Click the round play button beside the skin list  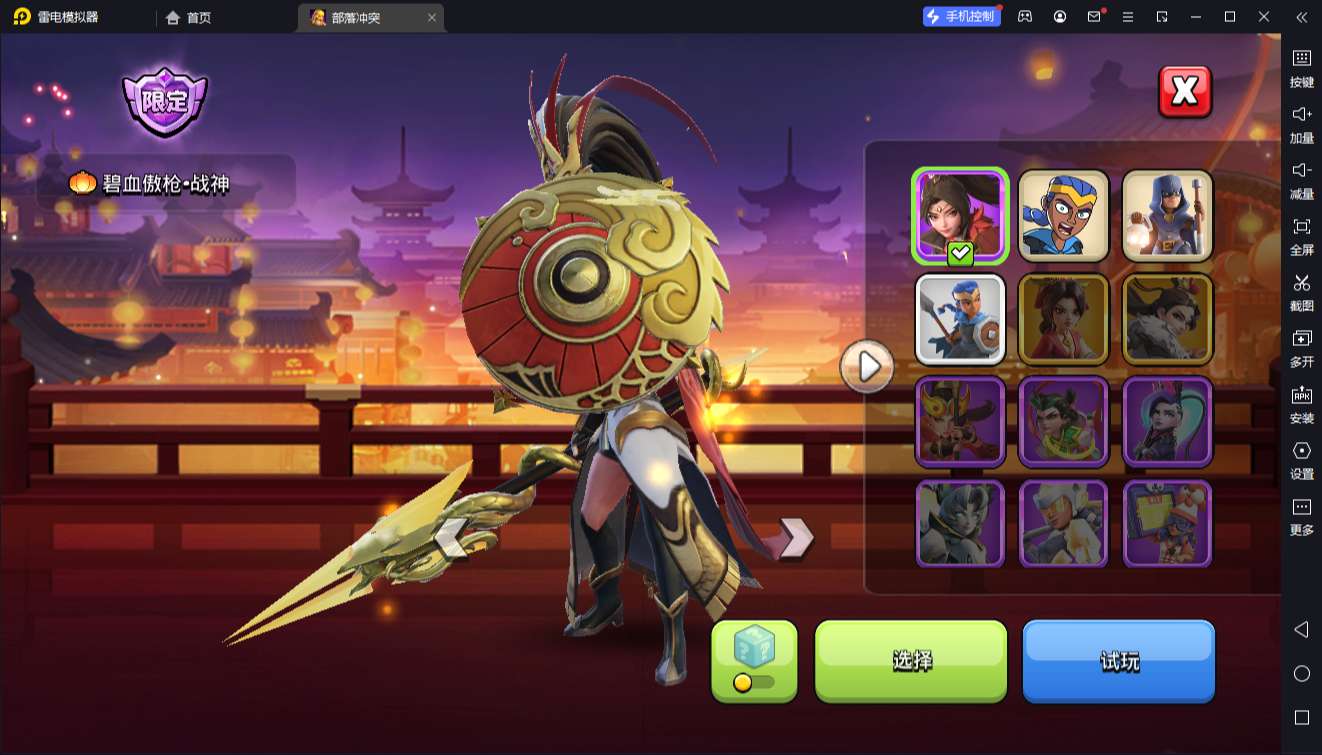tap(867, 367)
